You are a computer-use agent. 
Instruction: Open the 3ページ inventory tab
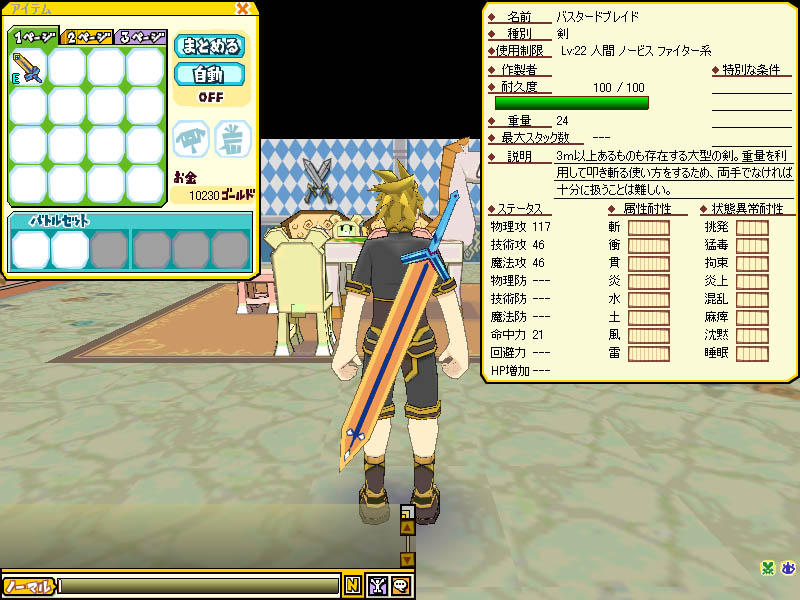tap(141, 37)
